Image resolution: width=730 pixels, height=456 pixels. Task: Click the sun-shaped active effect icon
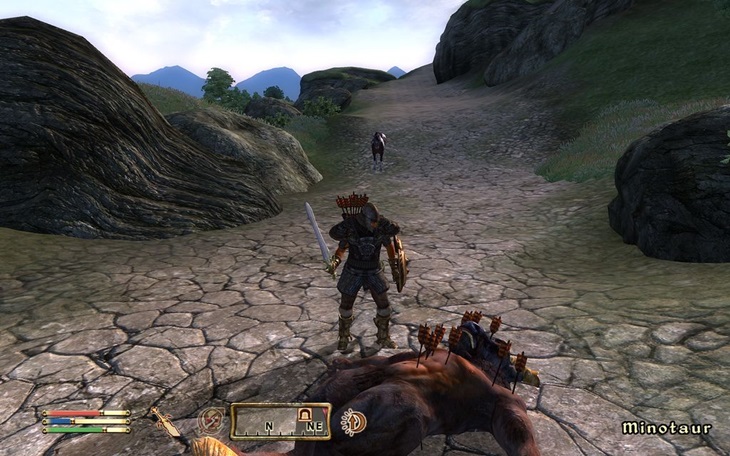[x=352, y=422]
